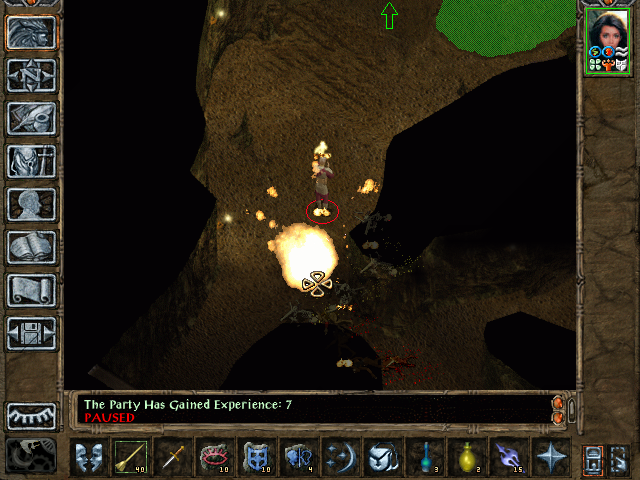Open the character record (head silhouette icon)
Image resolution: width=640 pixels, height=480 pixels.
(x=31, y=204)
